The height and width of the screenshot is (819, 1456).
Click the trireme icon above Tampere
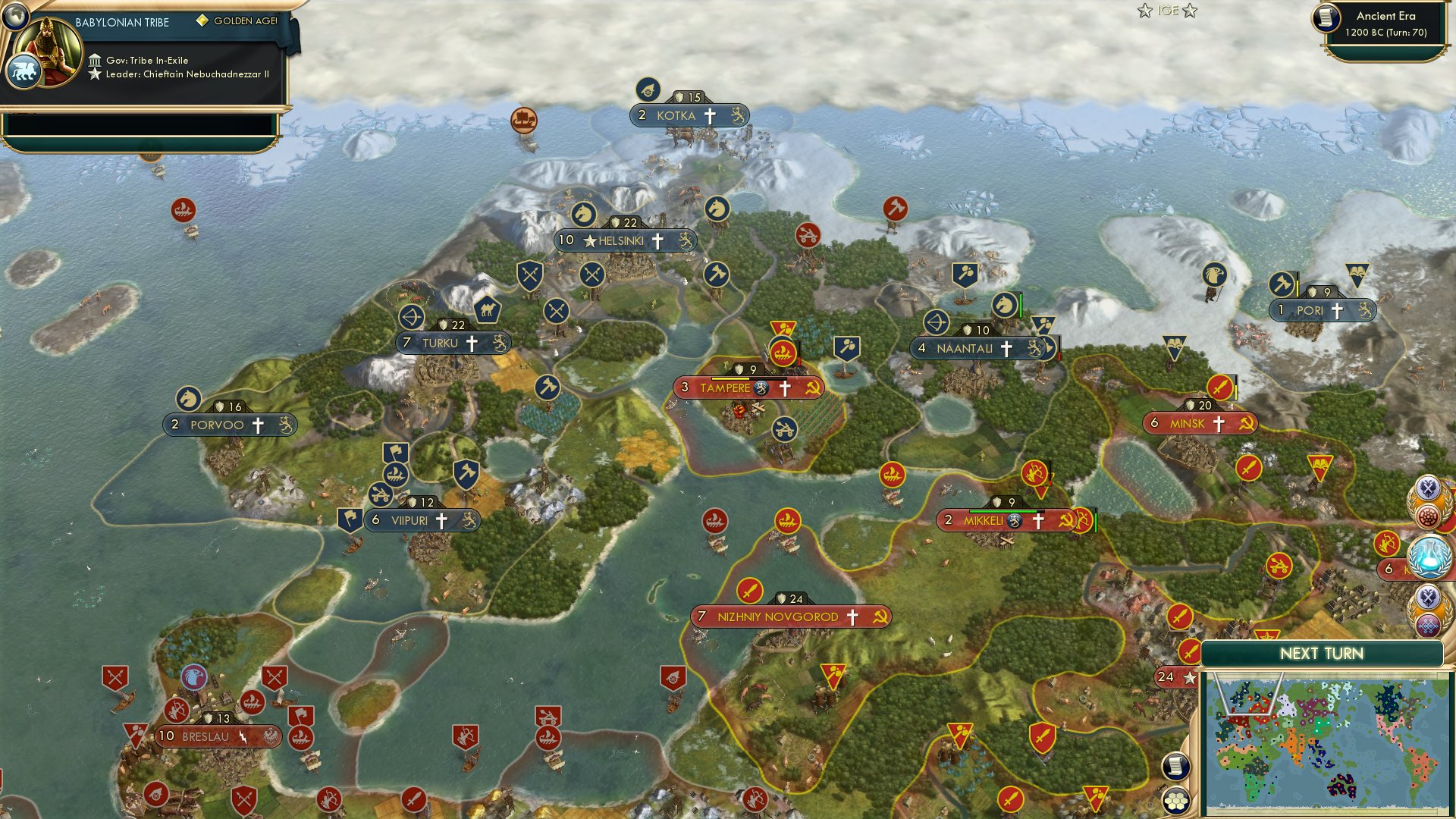point(784,352)
